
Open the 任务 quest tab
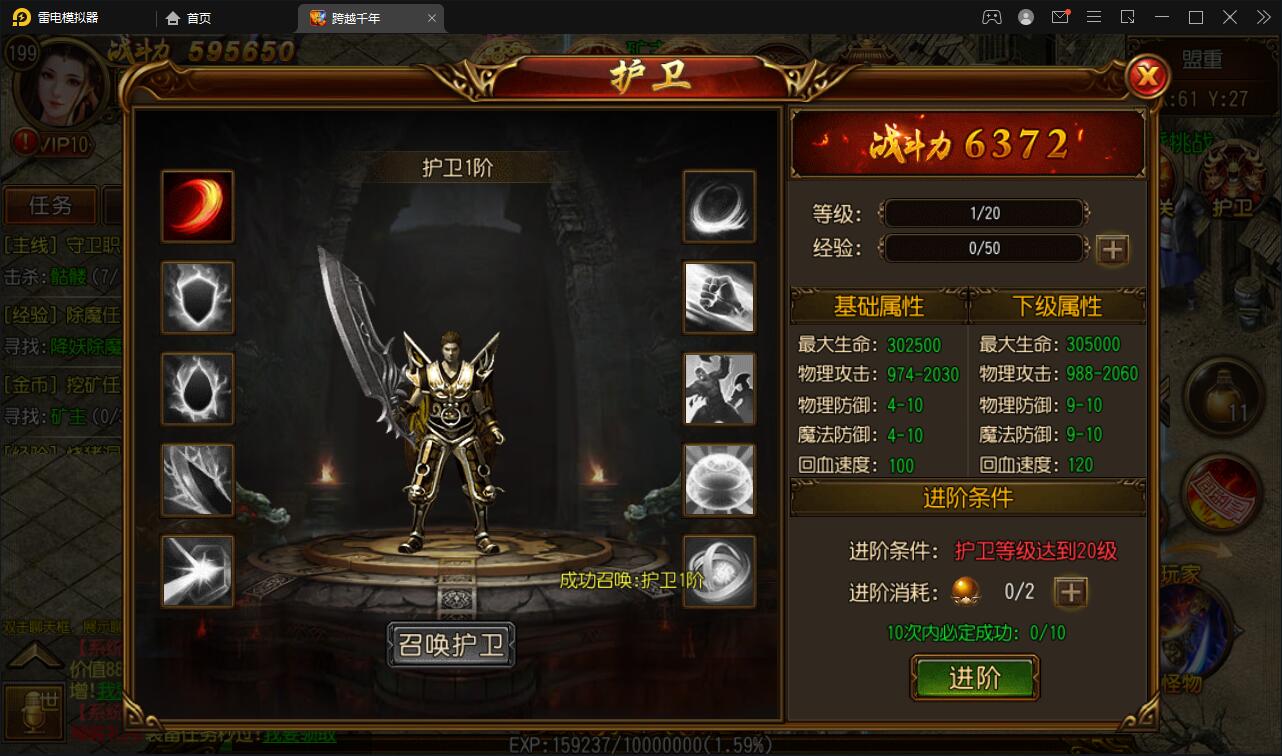(50, 206)
